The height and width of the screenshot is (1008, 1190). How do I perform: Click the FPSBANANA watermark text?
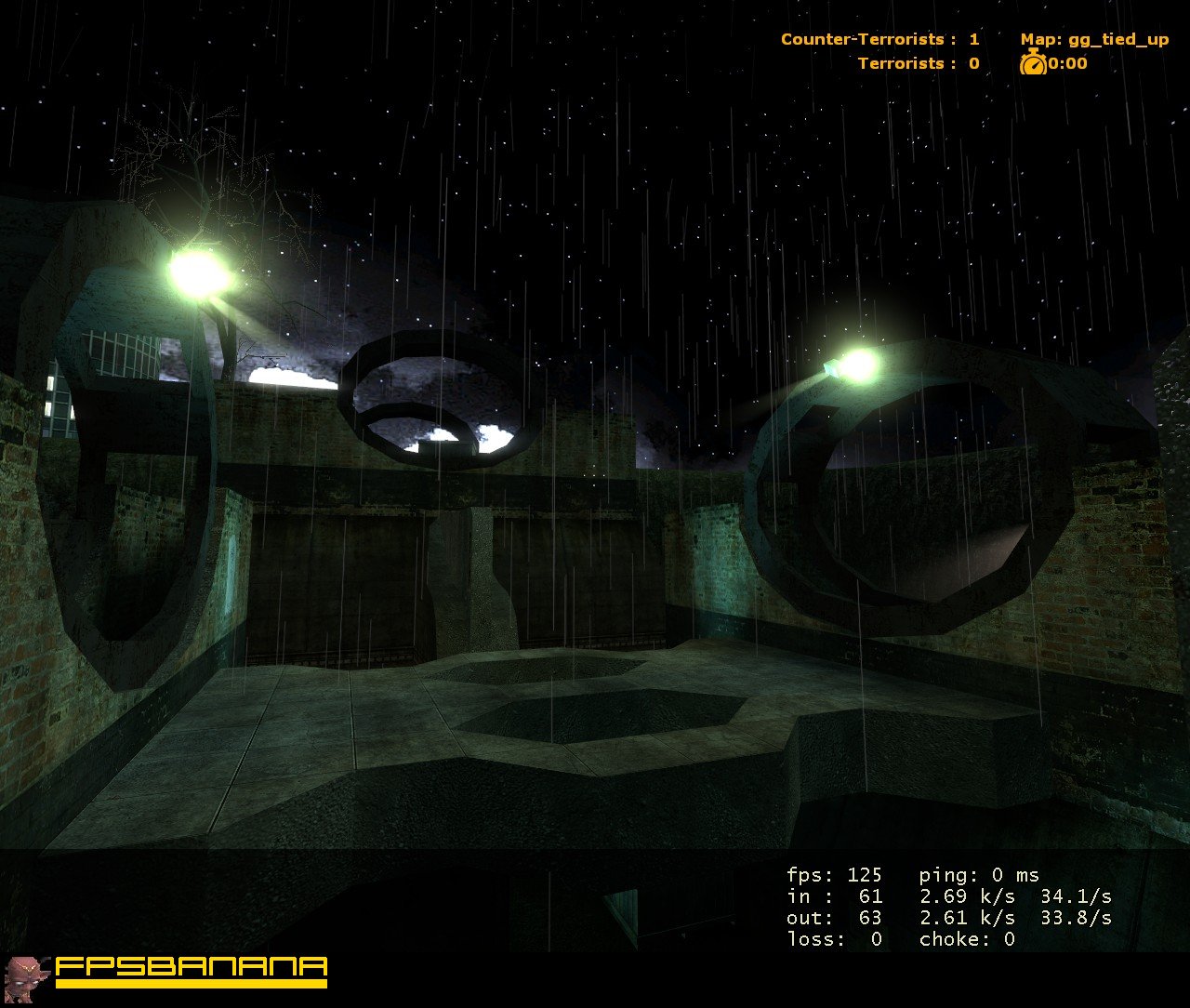(x=191, y=965)
